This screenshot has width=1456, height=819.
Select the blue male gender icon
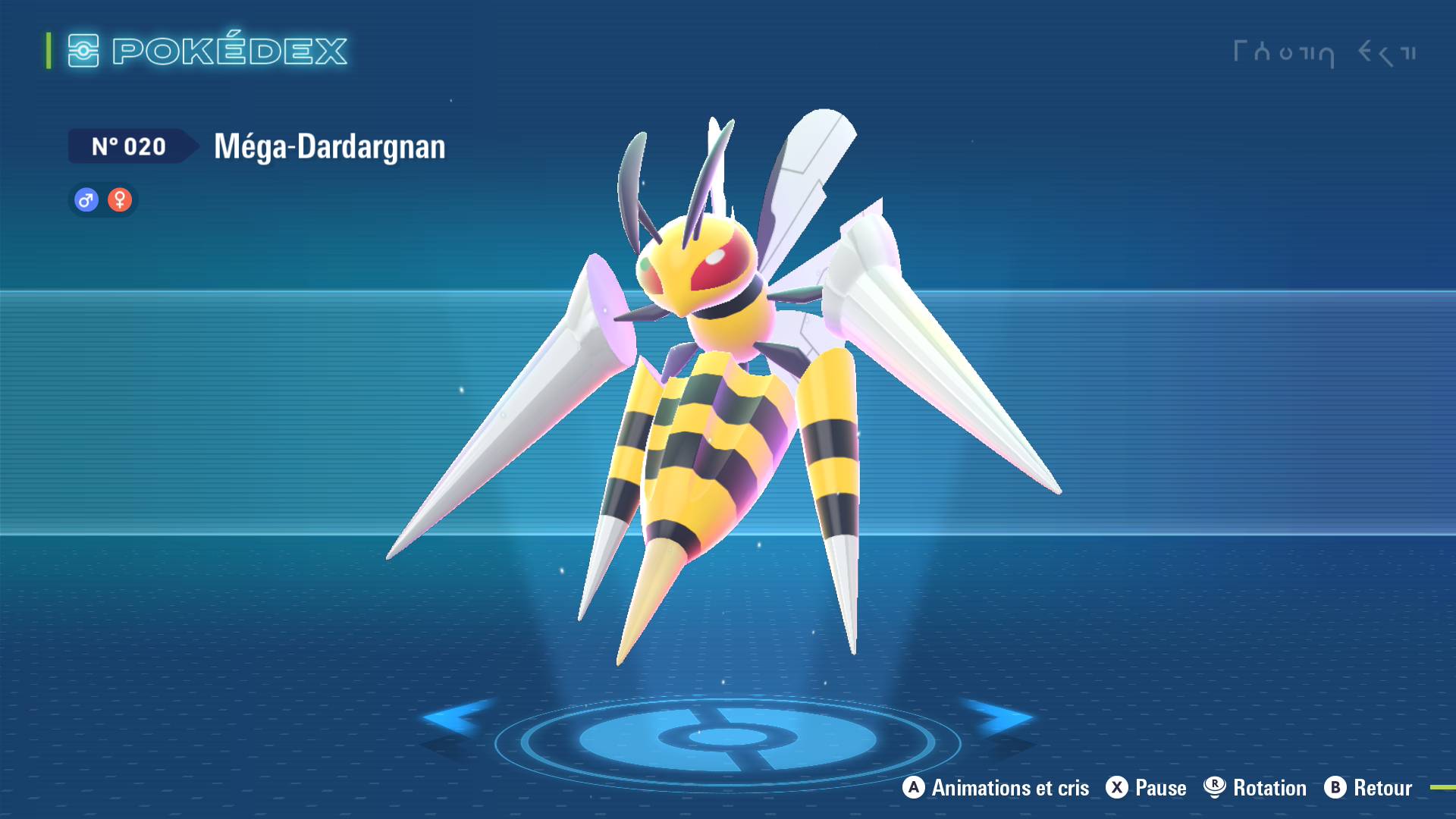(x=86, y=200)
